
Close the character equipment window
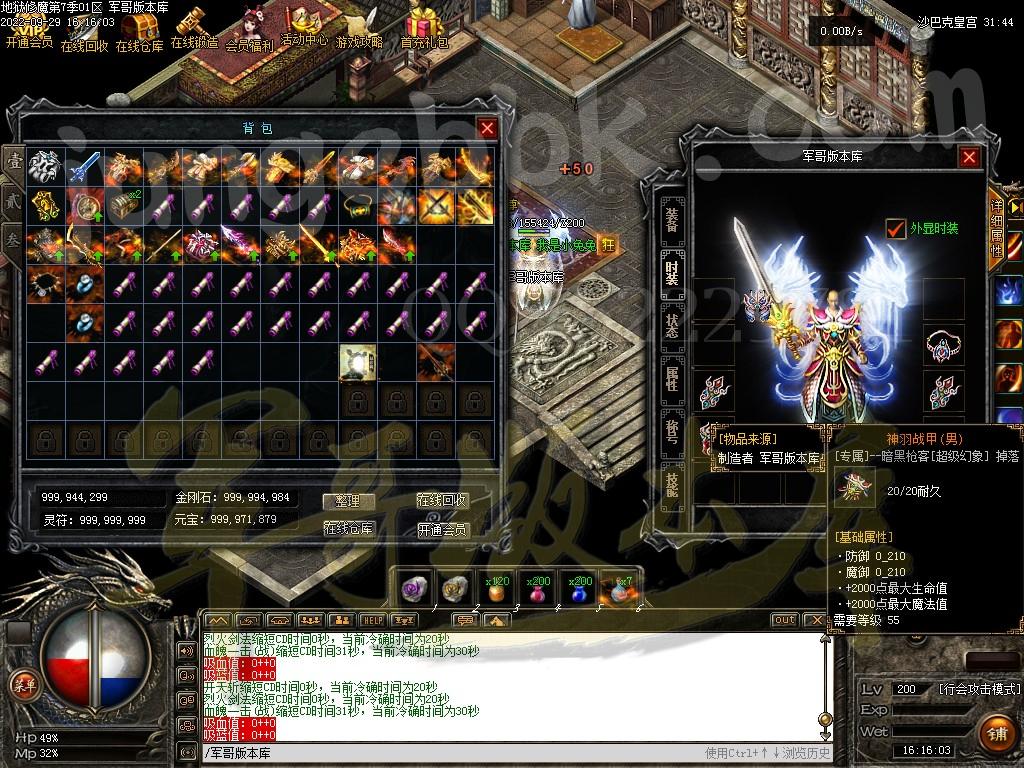tap(969, 157)
